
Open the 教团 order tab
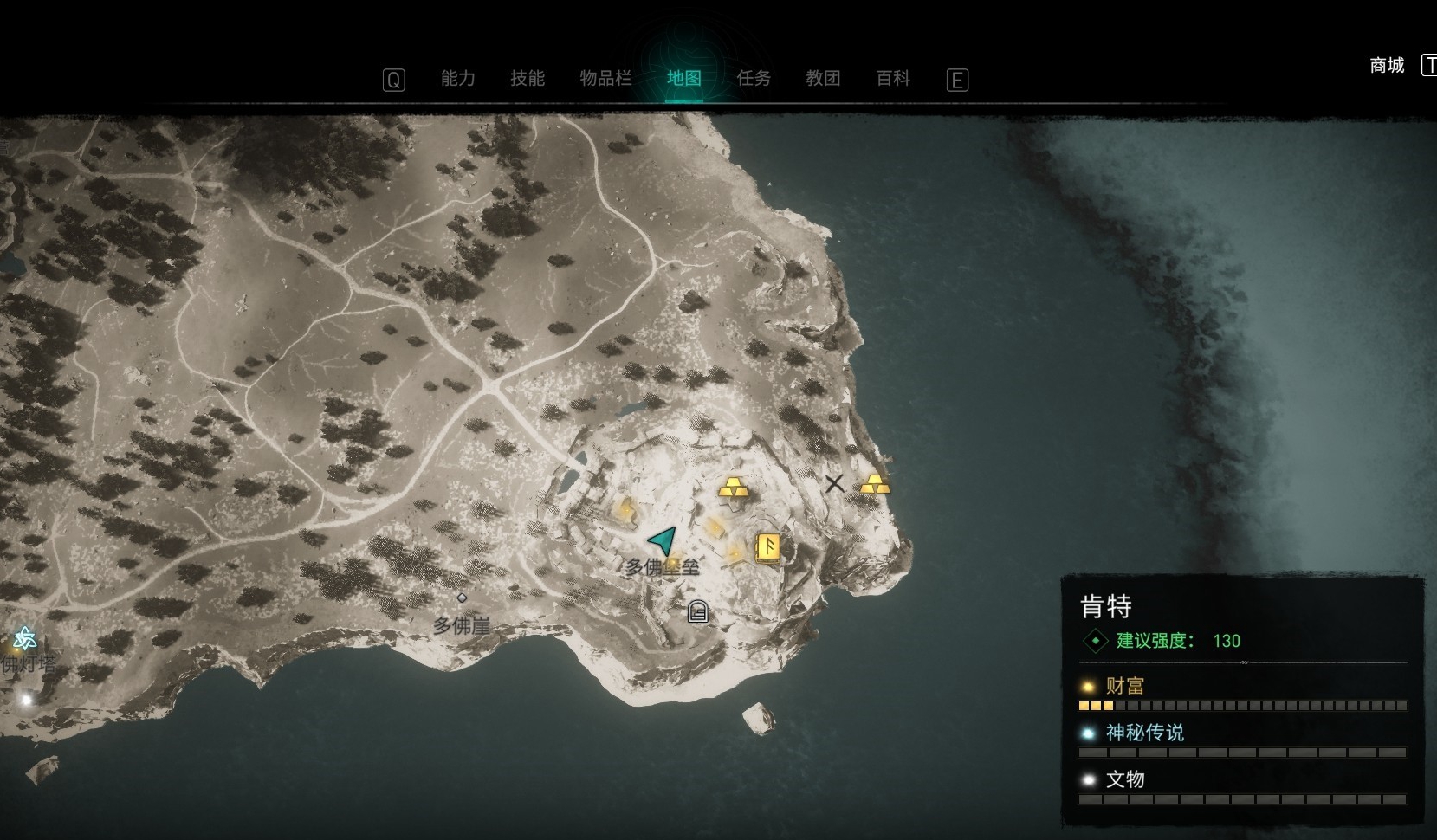pyautogui.click(x=823, y=79)
